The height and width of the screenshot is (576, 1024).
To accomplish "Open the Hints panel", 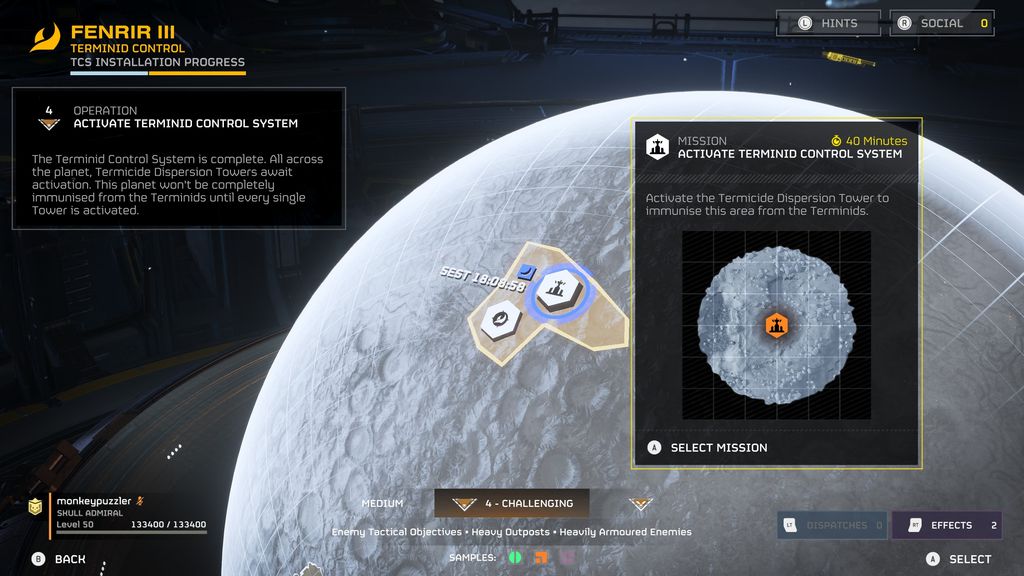I will (828, 23).
